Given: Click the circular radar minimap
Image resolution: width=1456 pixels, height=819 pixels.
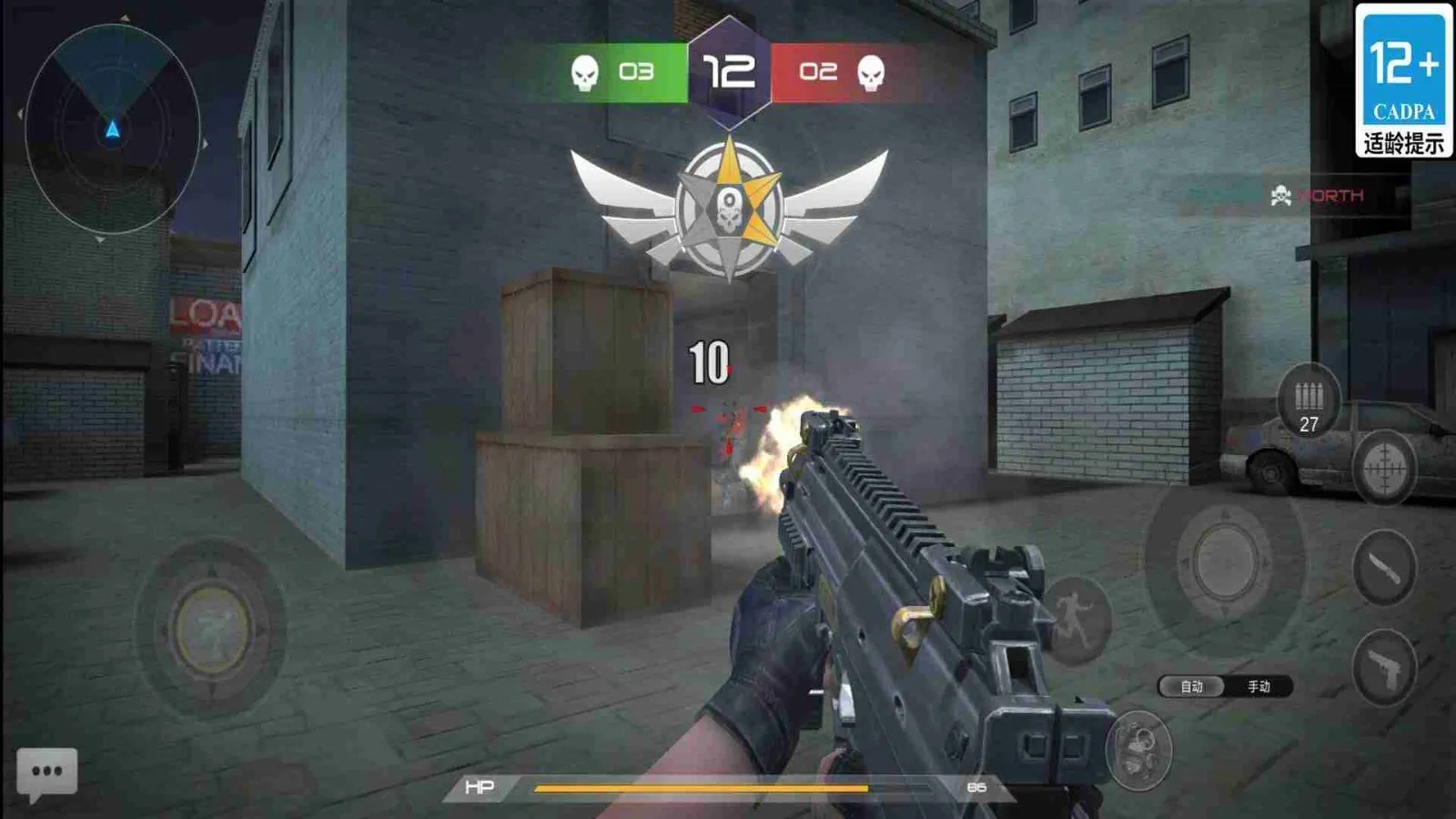Looking at the screenshot, I should click(x=112, y=129).
